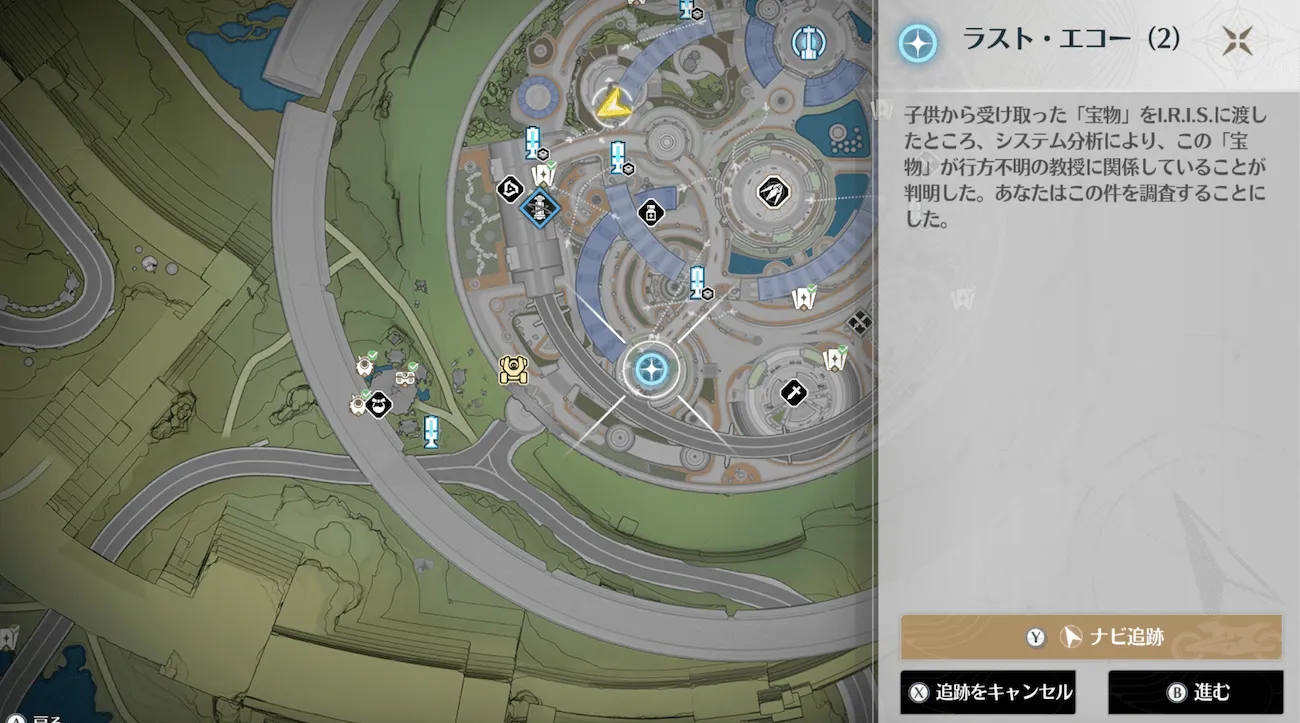Open the potion bottle shop marker

651,212
